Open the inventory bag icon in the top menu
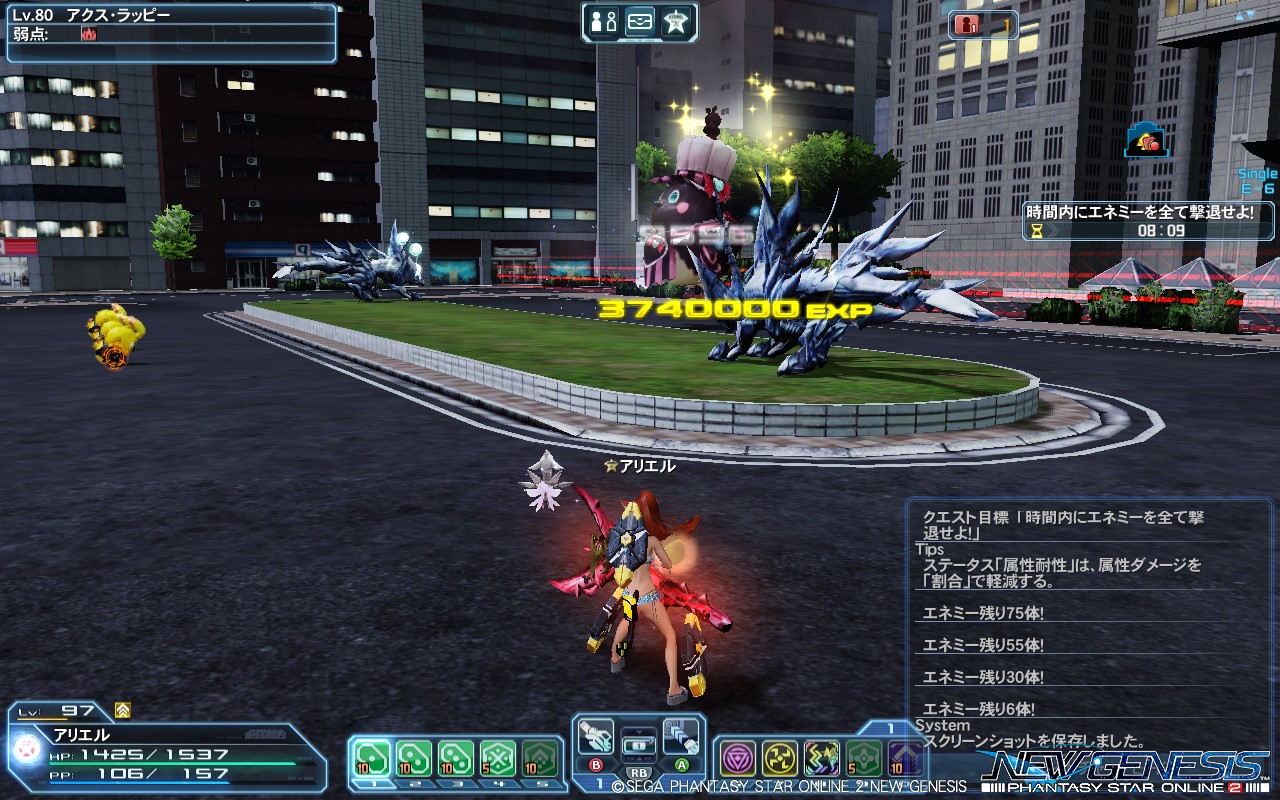 [639, 22]
